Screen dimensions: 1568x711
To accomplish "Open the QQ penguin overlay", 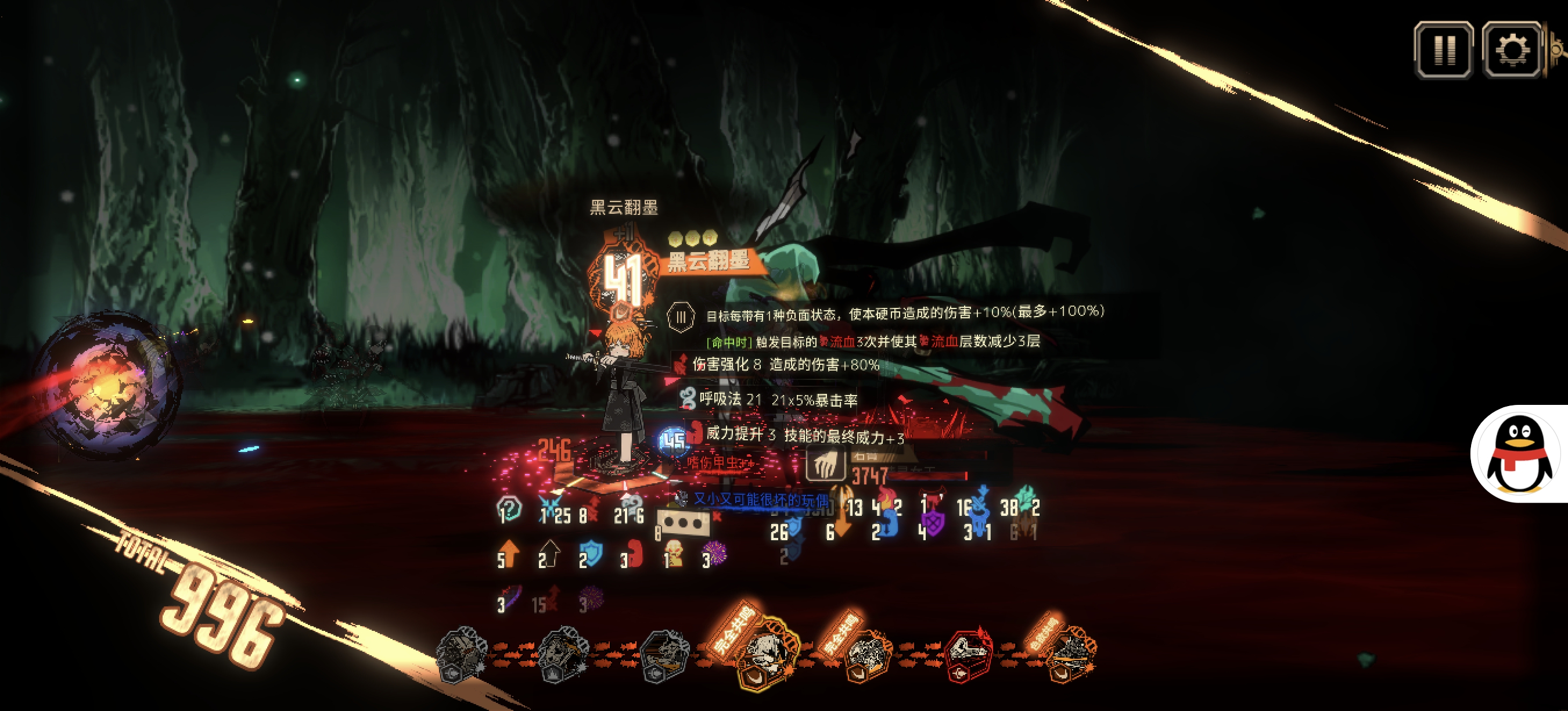I will (1518, 454).
